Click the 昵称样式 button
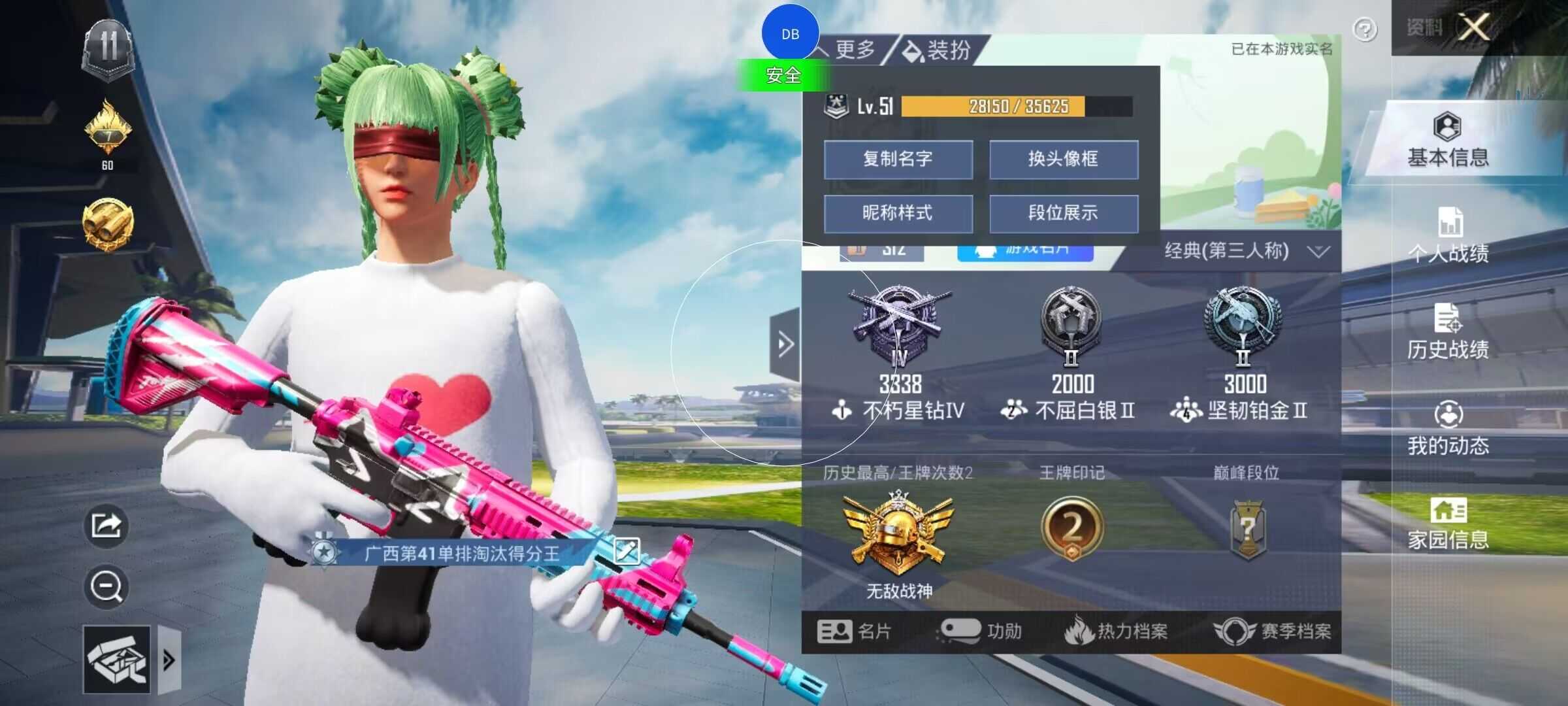Screen dimensions: 1568x706 tap(898, 213)
